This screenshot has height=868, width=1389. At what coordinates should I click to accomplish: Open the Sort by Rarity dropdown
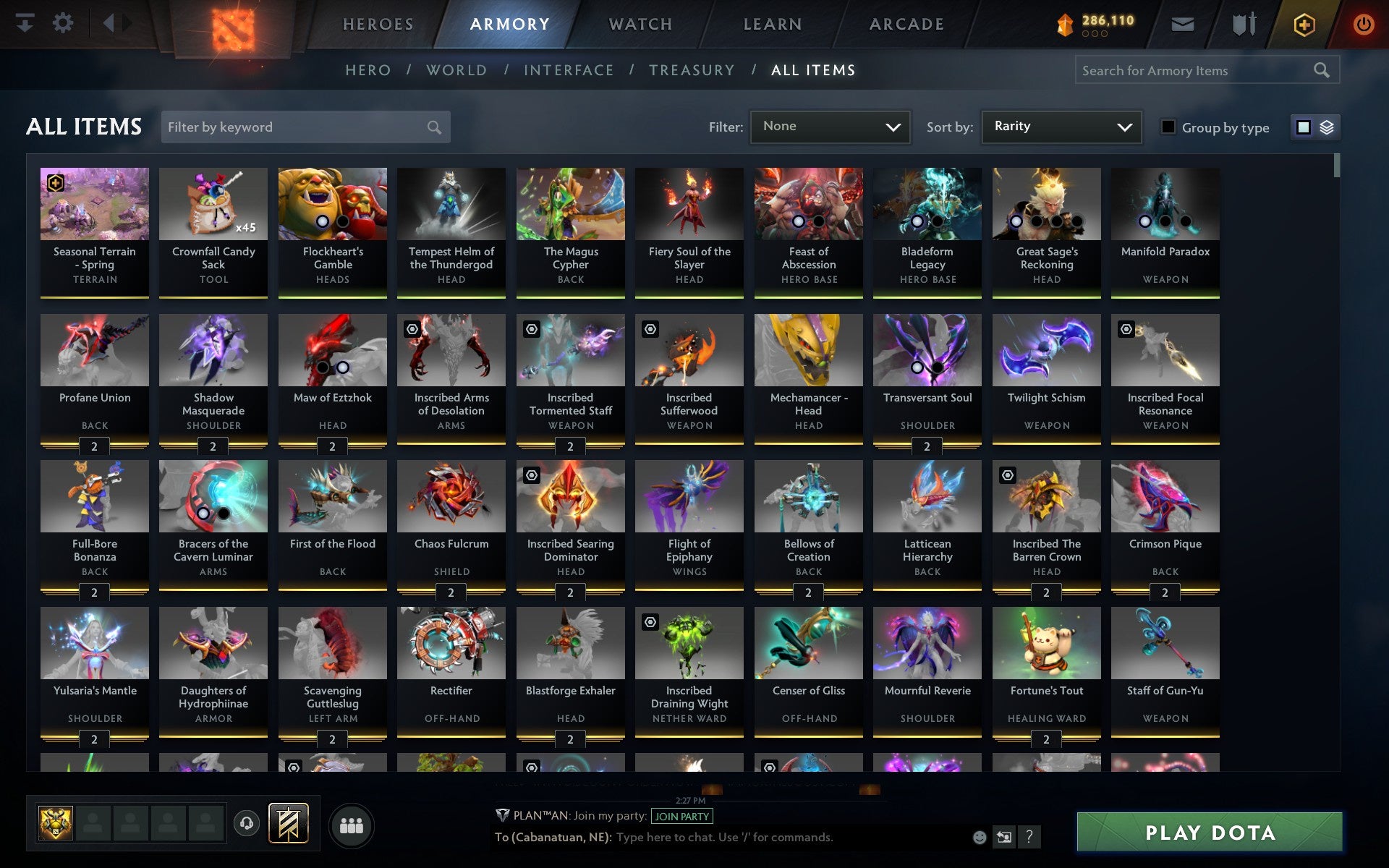pos(1061,127)
